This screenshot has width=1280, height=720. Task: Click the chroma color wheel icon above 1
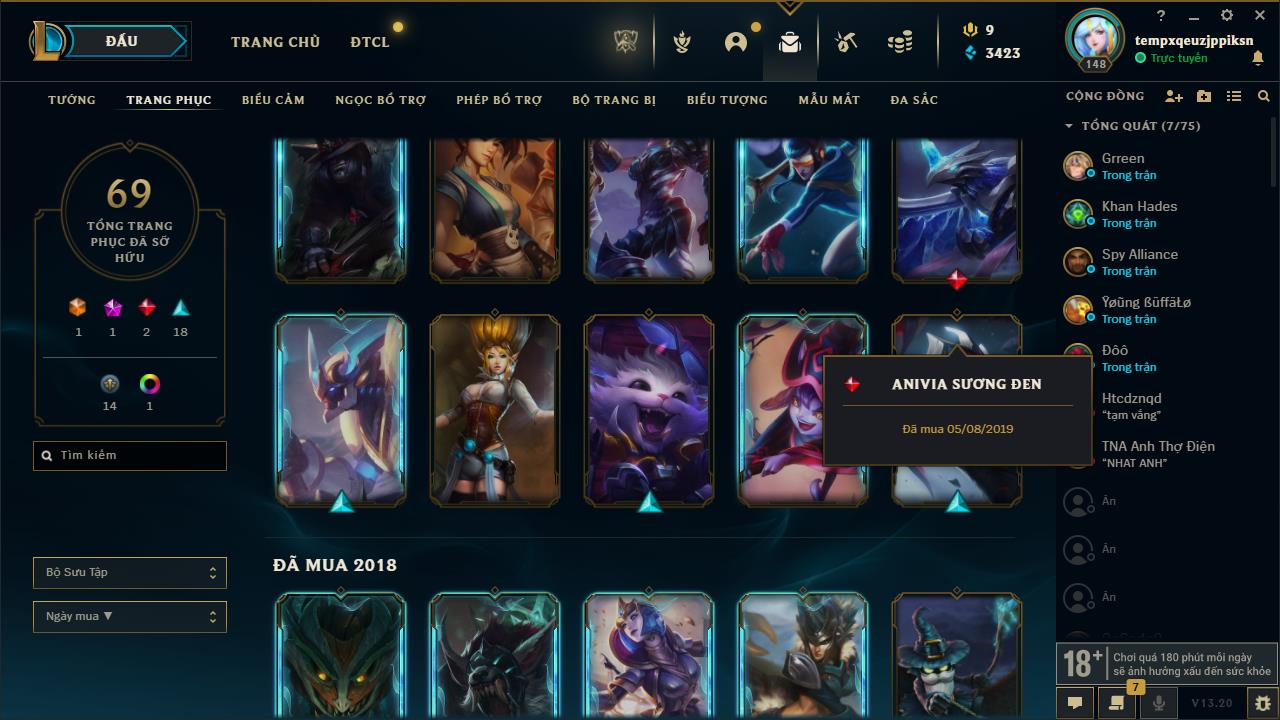(149, 383)
